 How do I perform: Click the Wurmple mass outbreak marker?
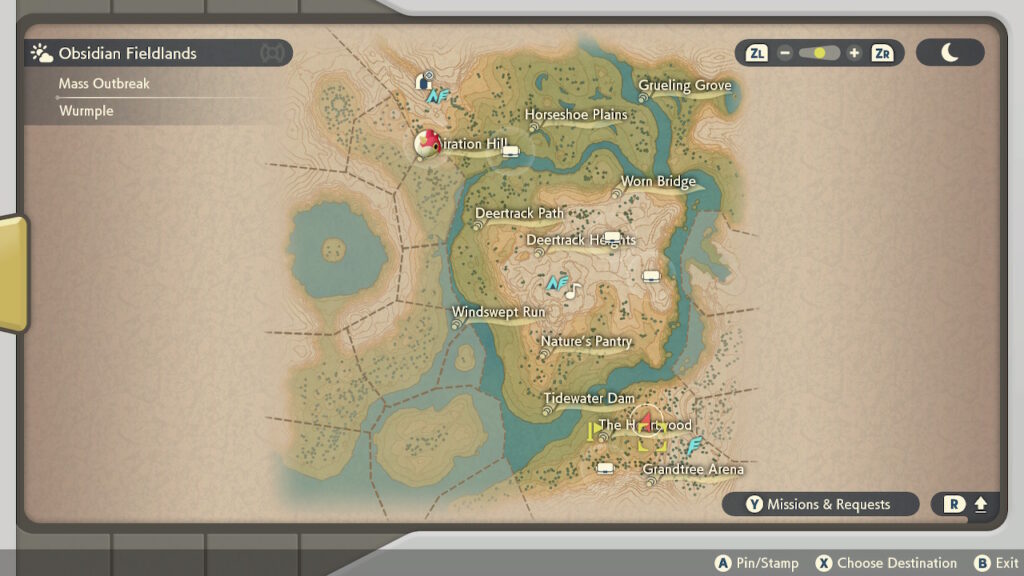428,143
